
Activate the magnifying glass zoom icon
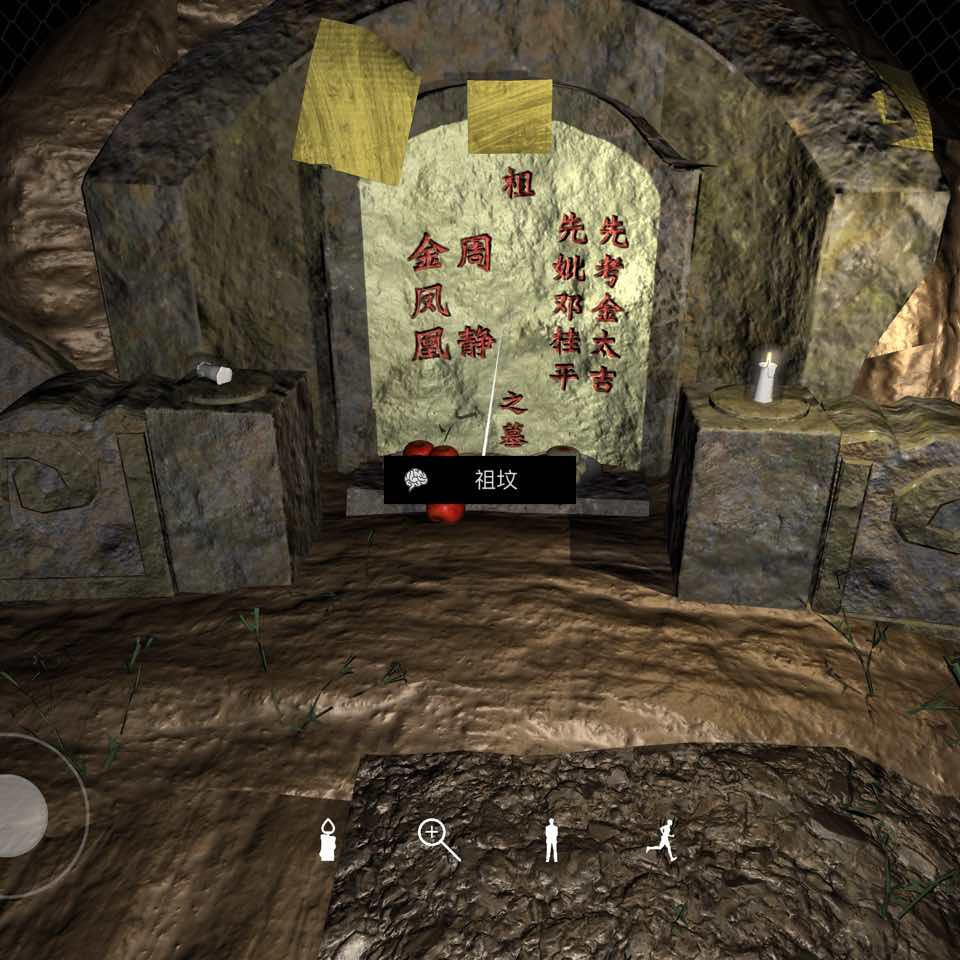(x=438, y=840)
